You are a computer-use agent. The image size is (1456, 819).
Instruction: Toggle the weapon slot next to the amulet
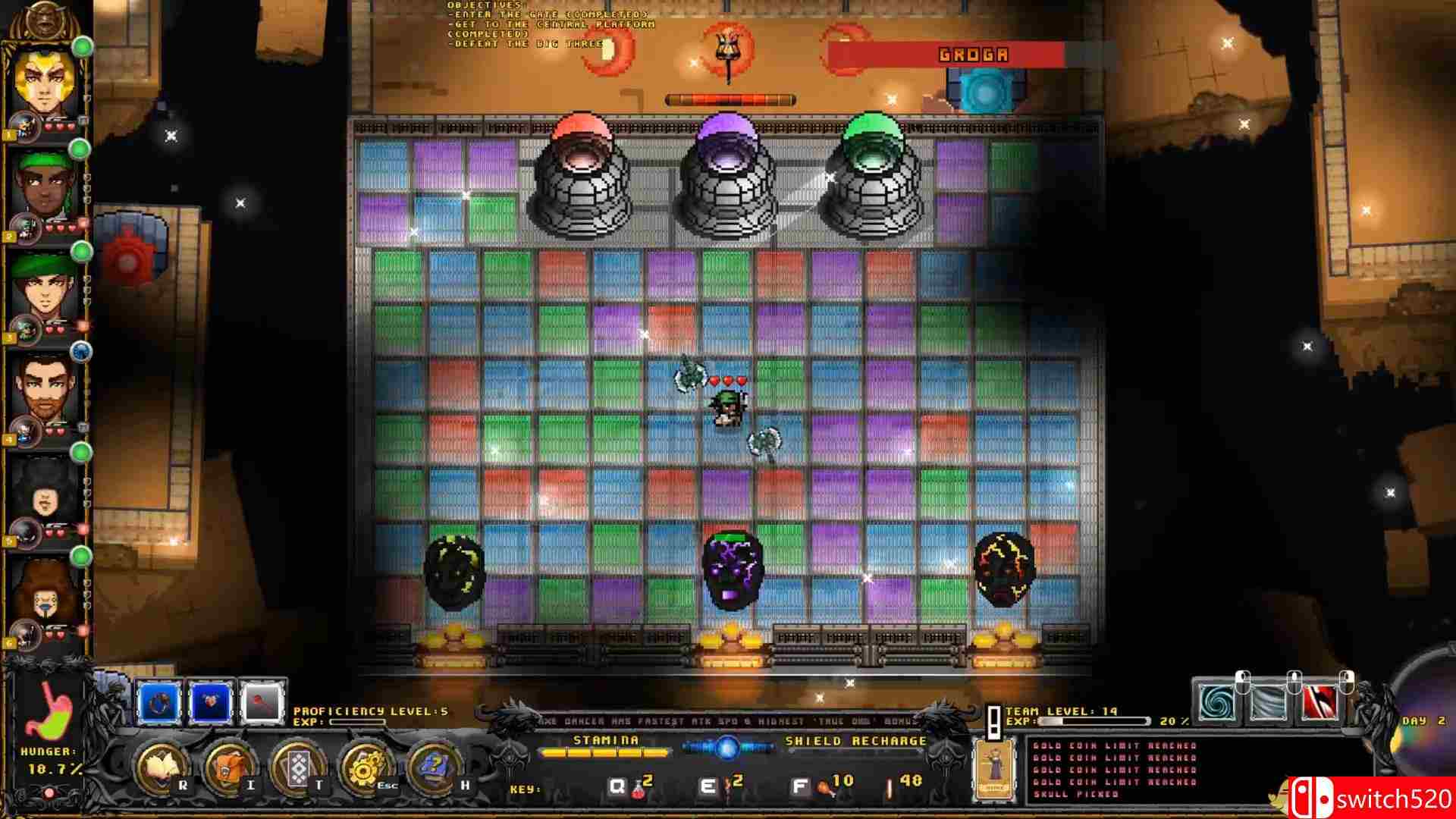click(262, 701)
